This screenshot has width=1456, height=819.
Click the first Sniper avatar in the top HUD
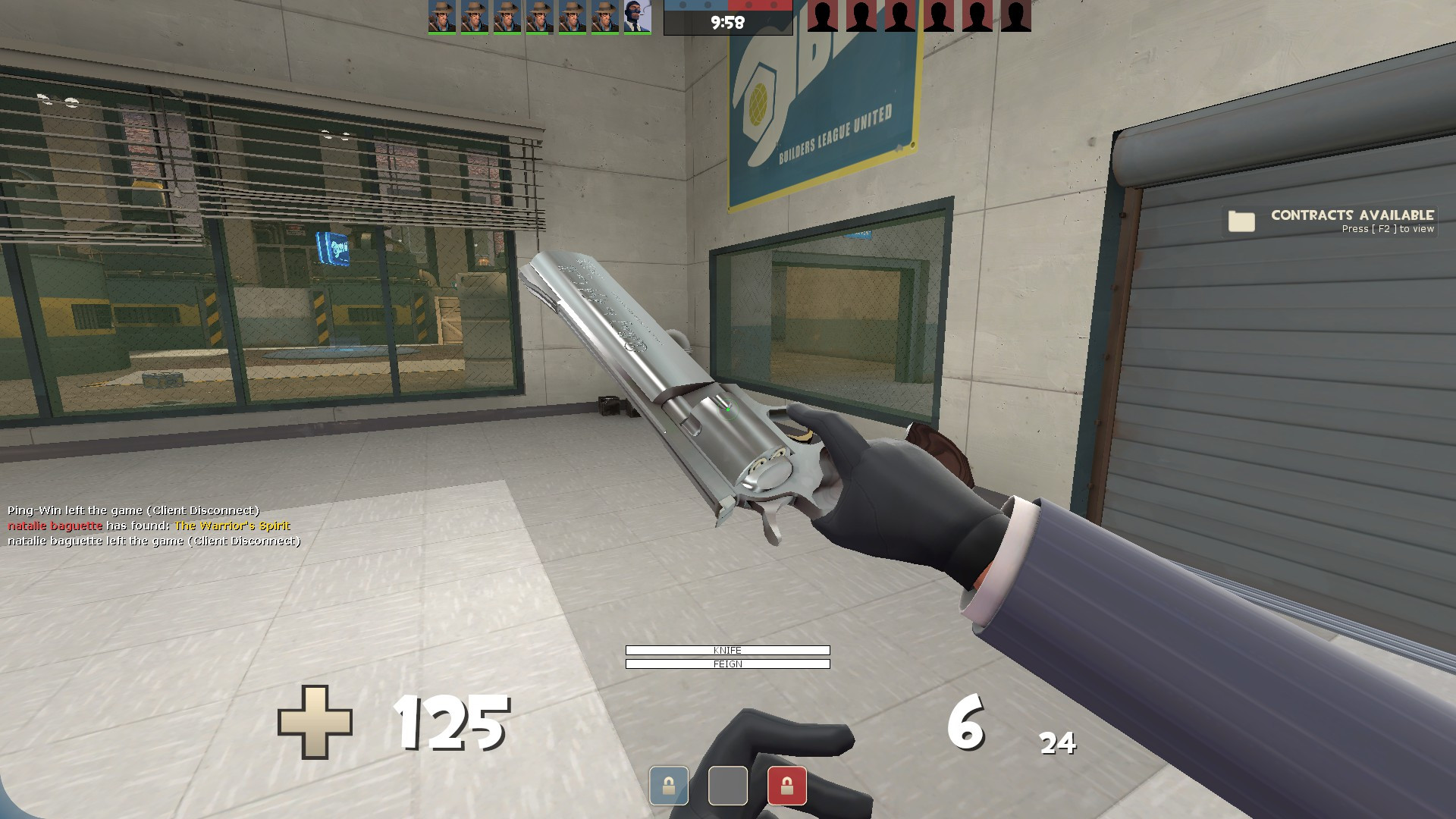coord(441,17)
